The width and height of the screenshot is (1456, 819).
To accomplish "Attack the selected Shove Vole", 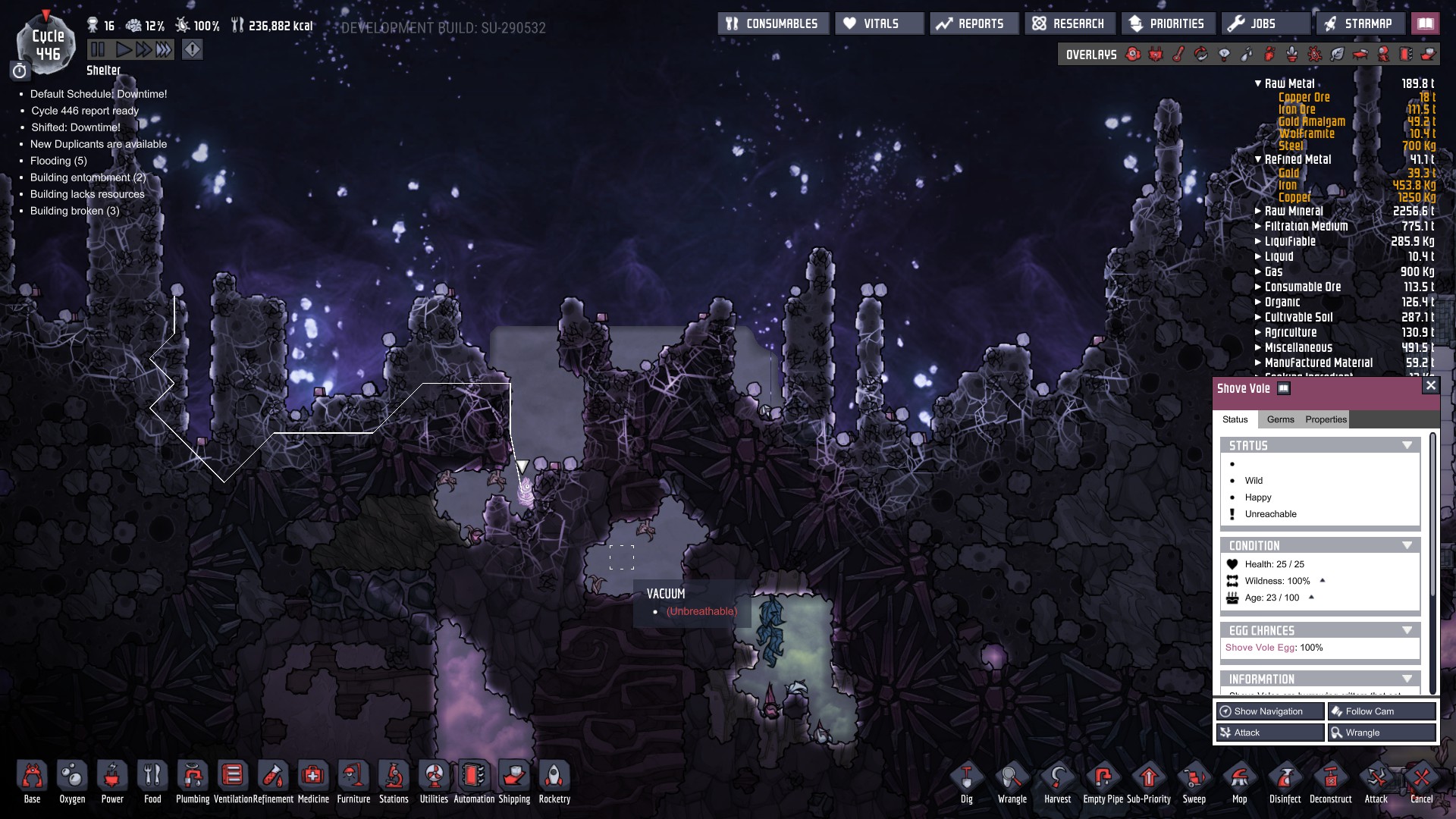I will tap(1269, 733).
